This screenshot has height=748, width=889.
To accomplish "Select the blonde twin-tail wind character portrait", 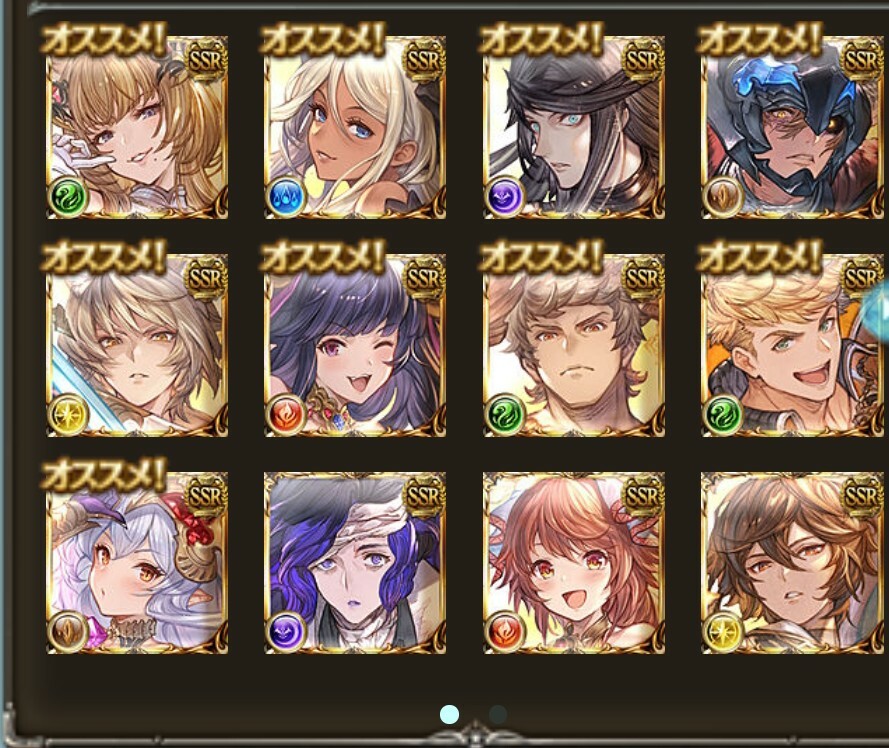I will [137, 128].
